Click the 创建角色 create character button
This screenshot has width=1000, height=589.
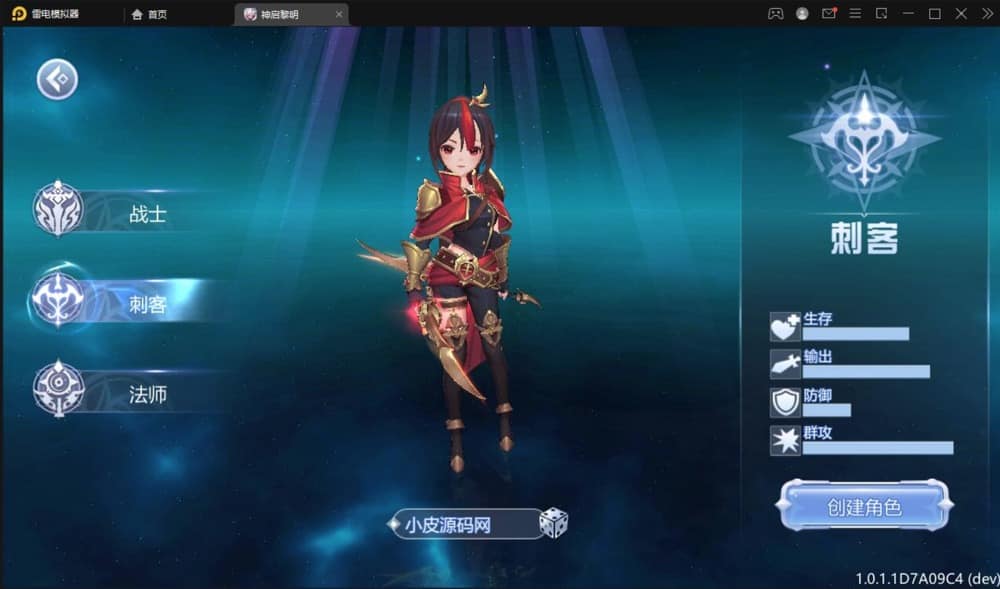click(863, 507)
